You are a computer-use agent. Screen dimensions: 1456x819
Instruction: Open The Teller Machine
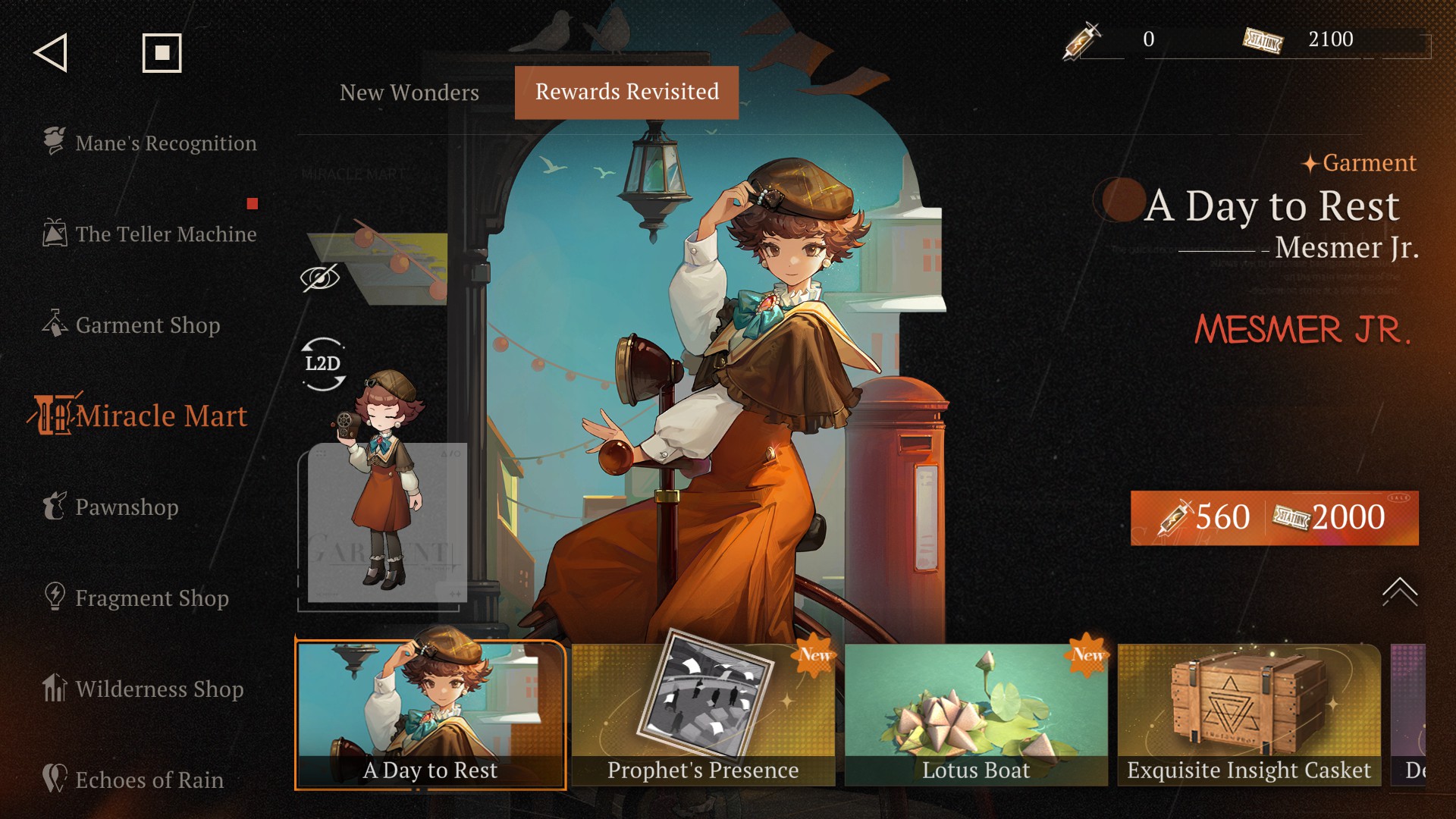coord(150,234)
